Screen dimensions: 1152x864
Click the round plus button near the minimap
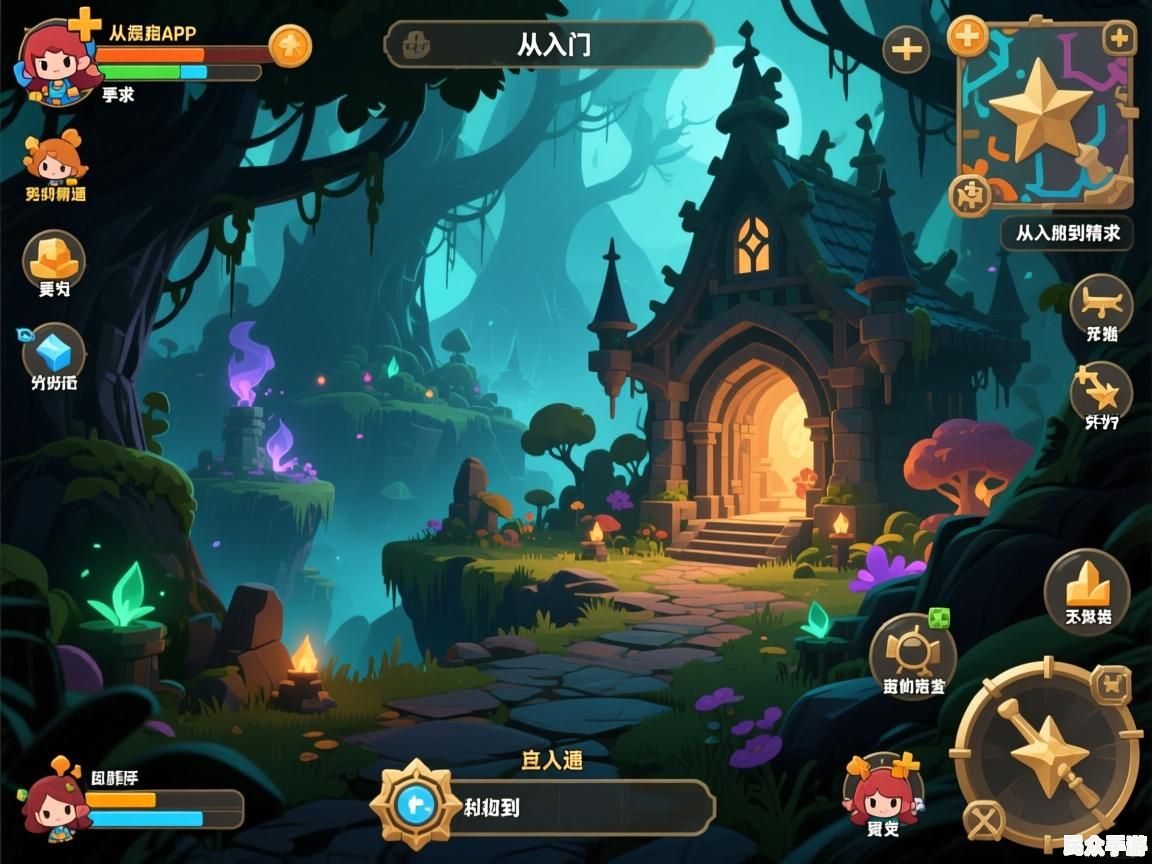pyautogui.click(x=906, y=49)
